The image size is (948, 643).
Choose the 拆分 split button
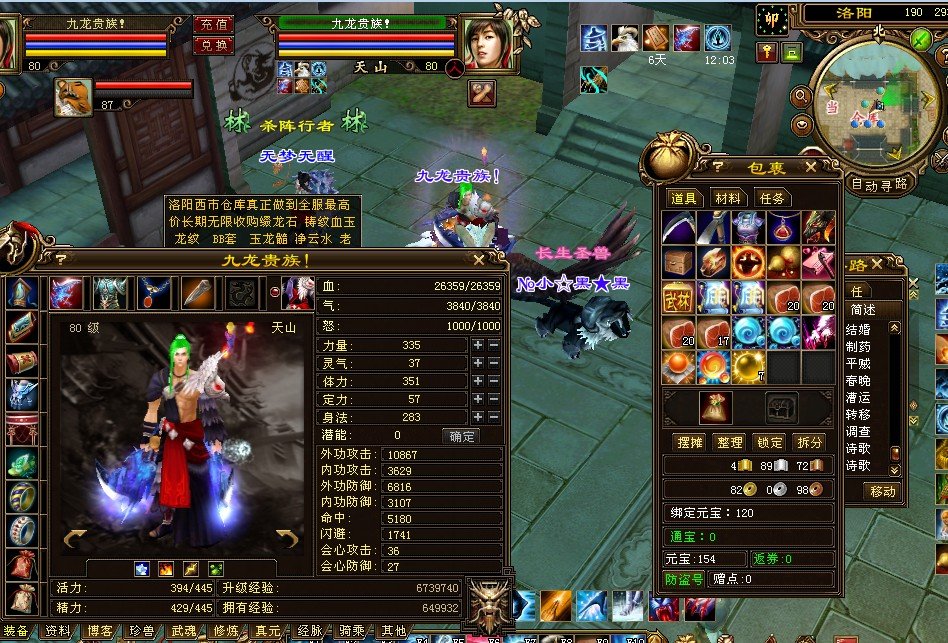(809, 442)
